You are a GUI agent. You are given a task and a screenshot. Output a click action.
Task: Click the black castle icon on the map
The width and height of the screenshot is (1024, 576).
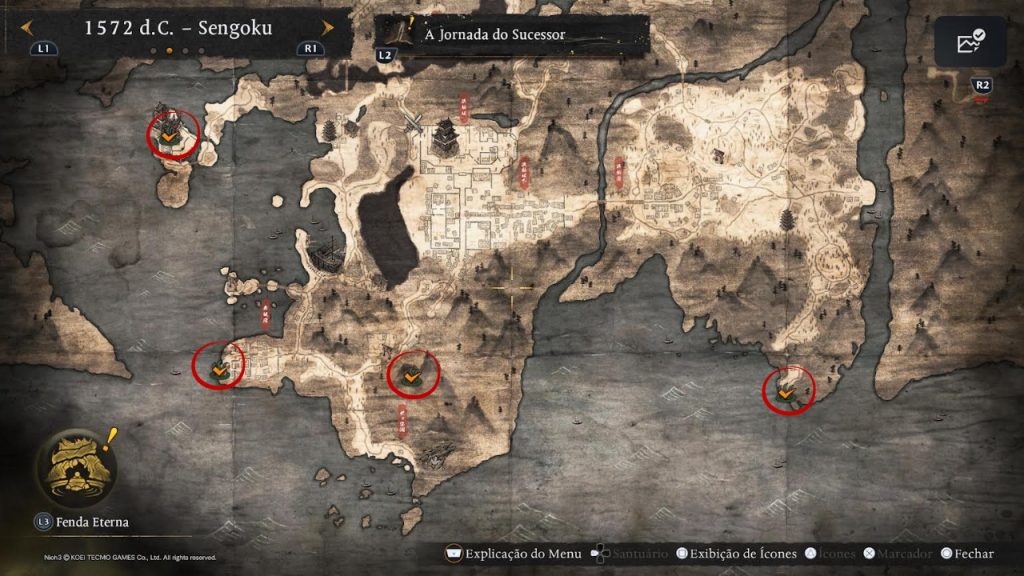tap(444, 136)
